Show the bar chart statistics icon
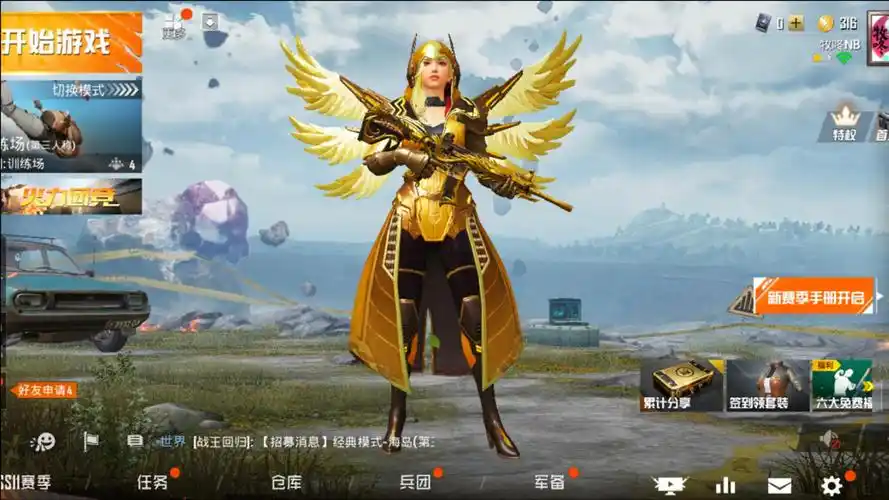This screenshot has width=889, height=500. click(725, 485)
